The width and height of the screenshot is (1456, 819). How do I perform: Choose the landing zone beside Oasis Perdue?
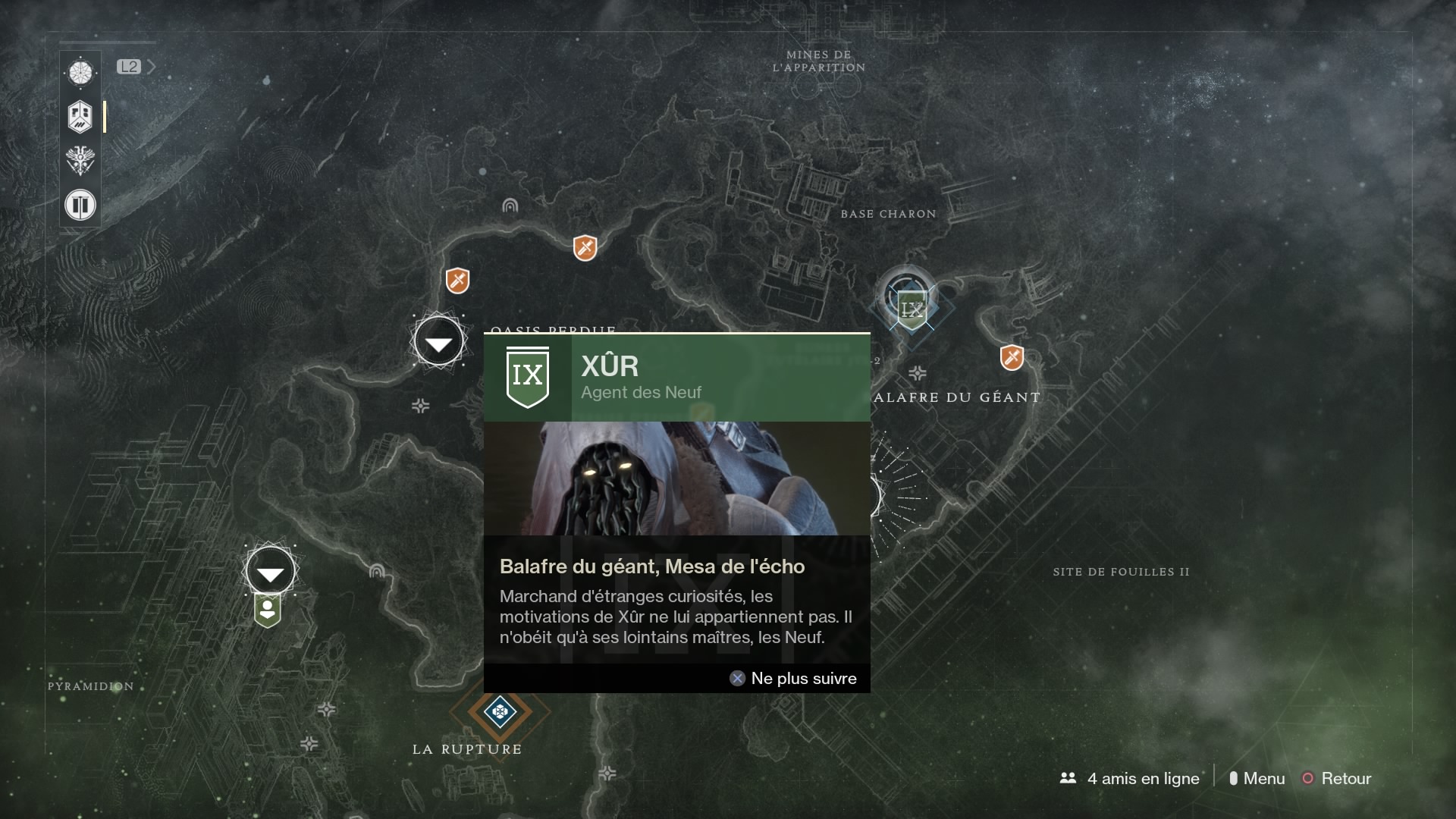tap(438, 343)
